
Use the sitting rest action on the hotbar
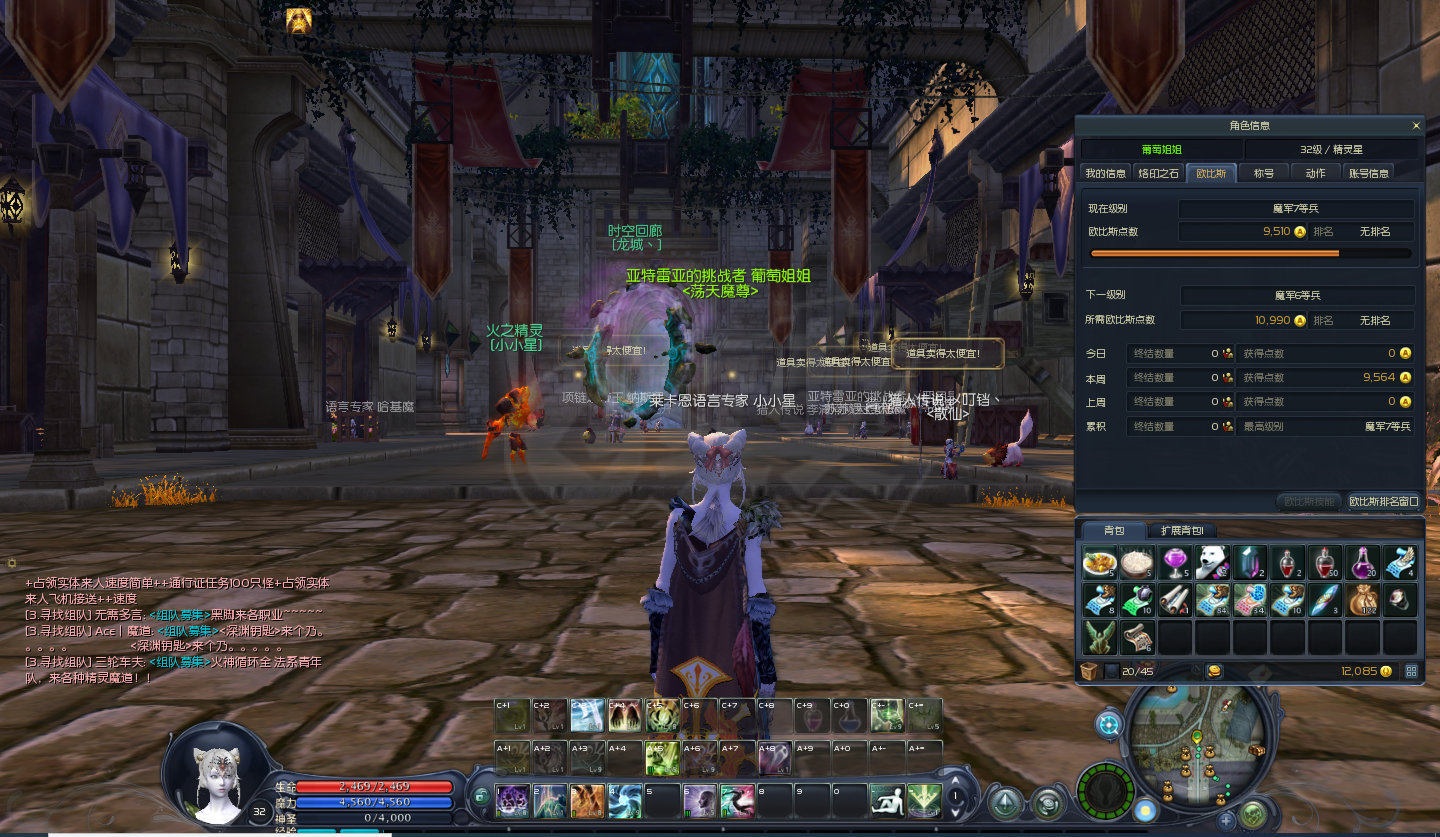[x=887, y=800]
